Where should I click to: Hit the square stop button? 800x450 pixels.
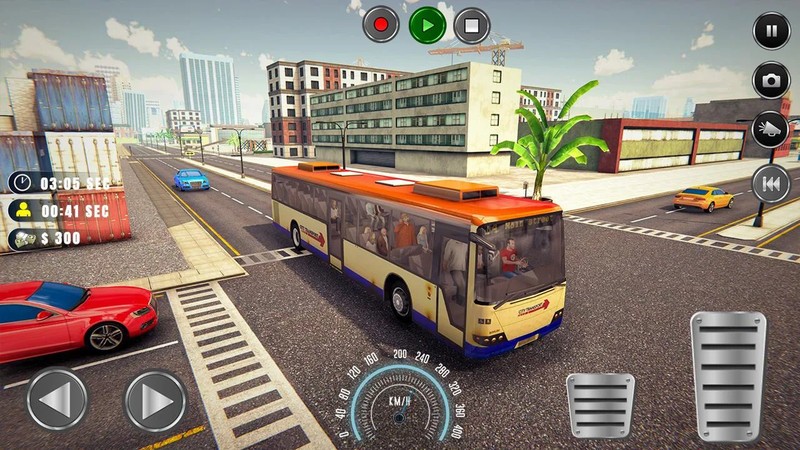click(472, 24)
